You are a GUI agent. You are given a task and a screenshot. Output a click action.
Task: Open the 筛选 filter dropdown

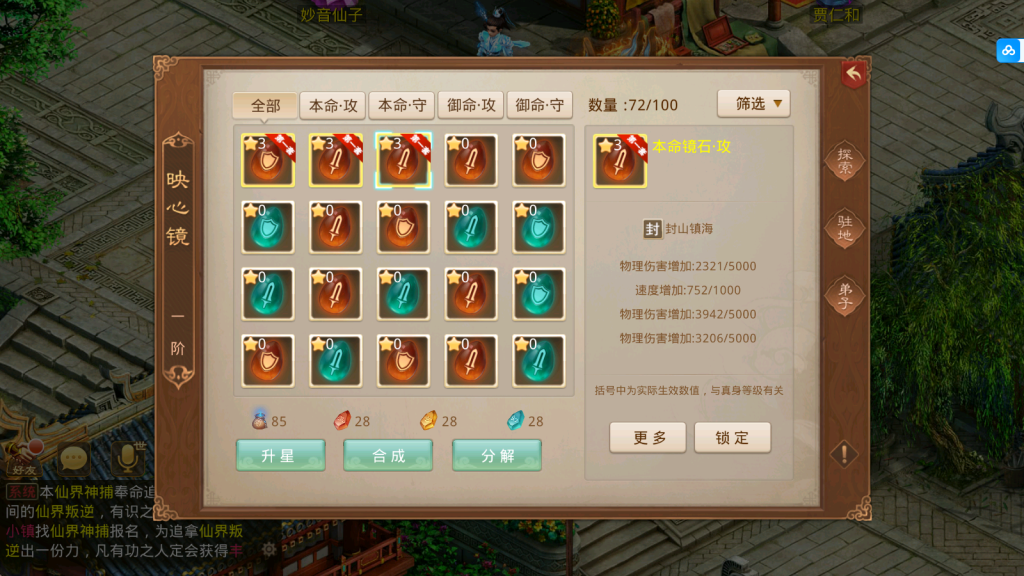click(753, 103)
